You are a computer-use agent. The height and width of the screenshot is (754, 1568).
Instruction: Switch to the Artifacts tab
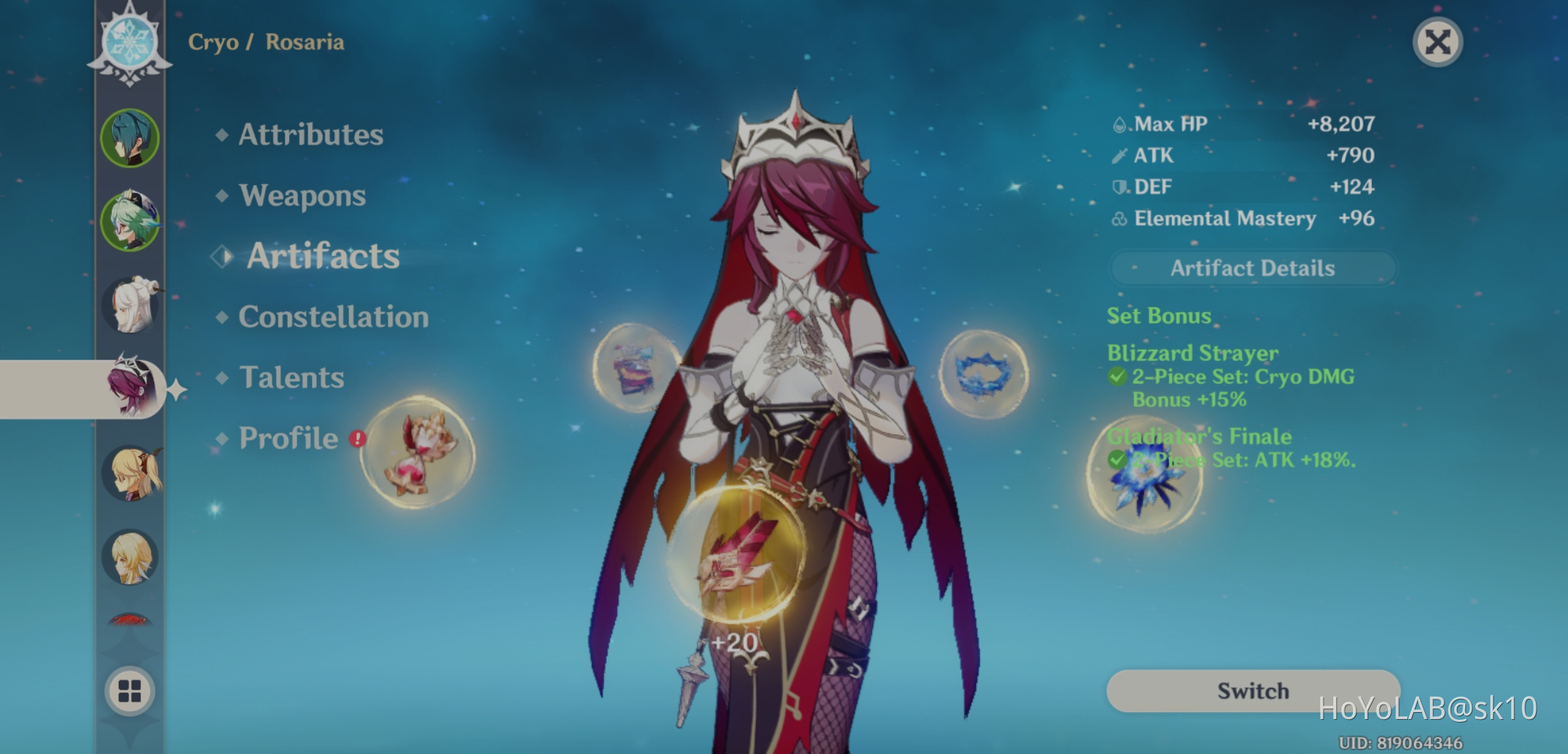click(323, 256)
